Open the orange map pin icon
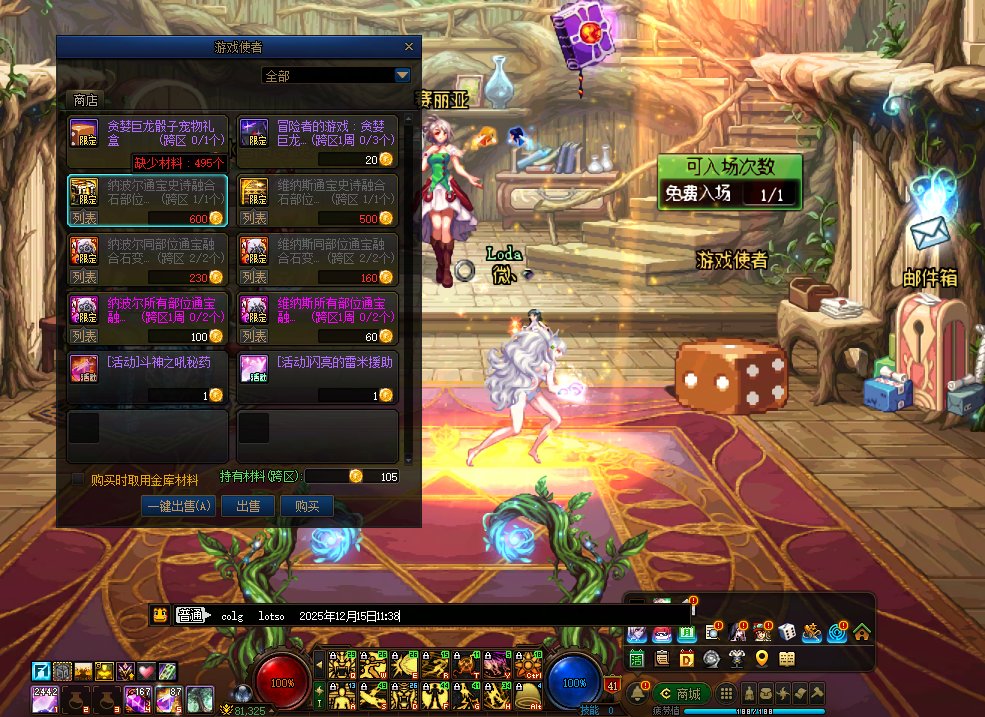Screen dimensions: 985x717 point(762,658)
